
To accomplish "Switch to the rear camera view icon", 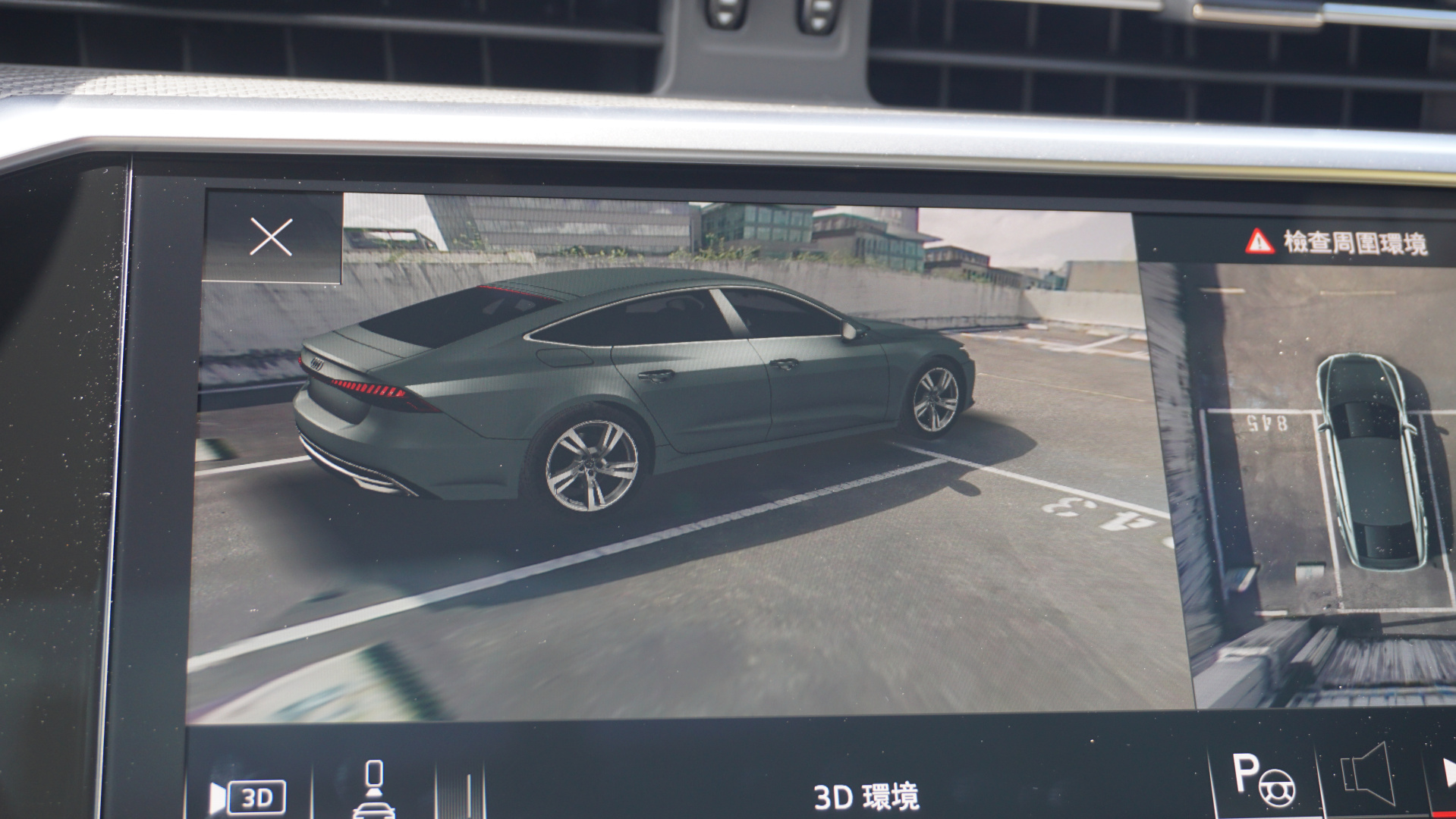I will coord(374,790).
